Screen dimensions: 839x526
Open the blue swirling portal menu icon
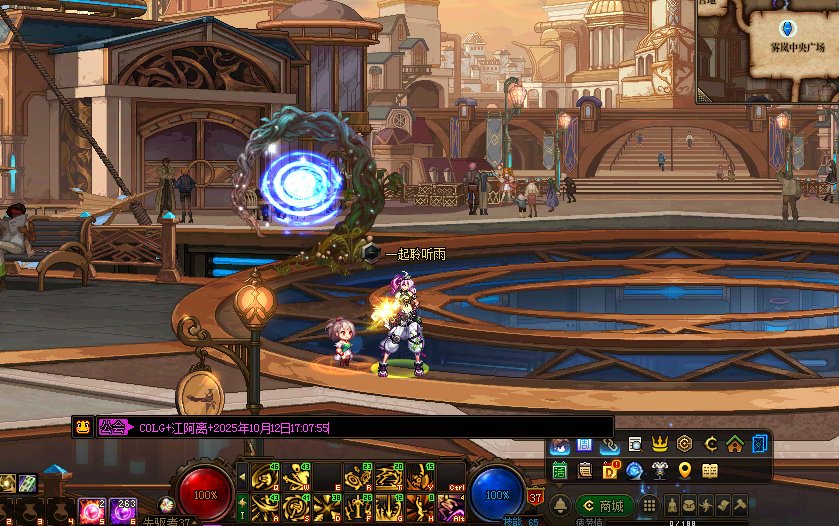point(635,470)
